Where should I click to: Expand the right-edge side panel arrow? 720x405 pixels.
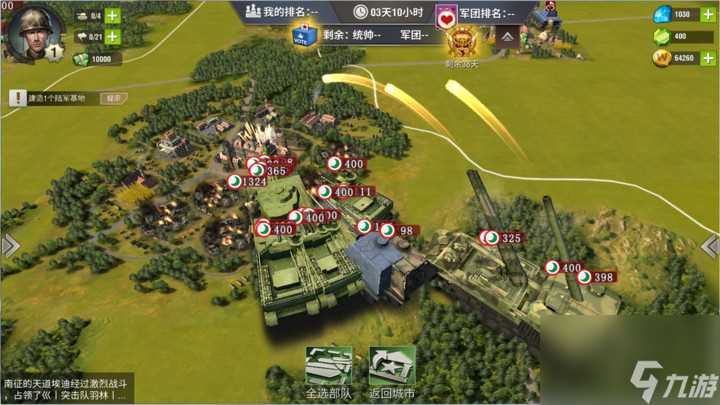point(710,245)
